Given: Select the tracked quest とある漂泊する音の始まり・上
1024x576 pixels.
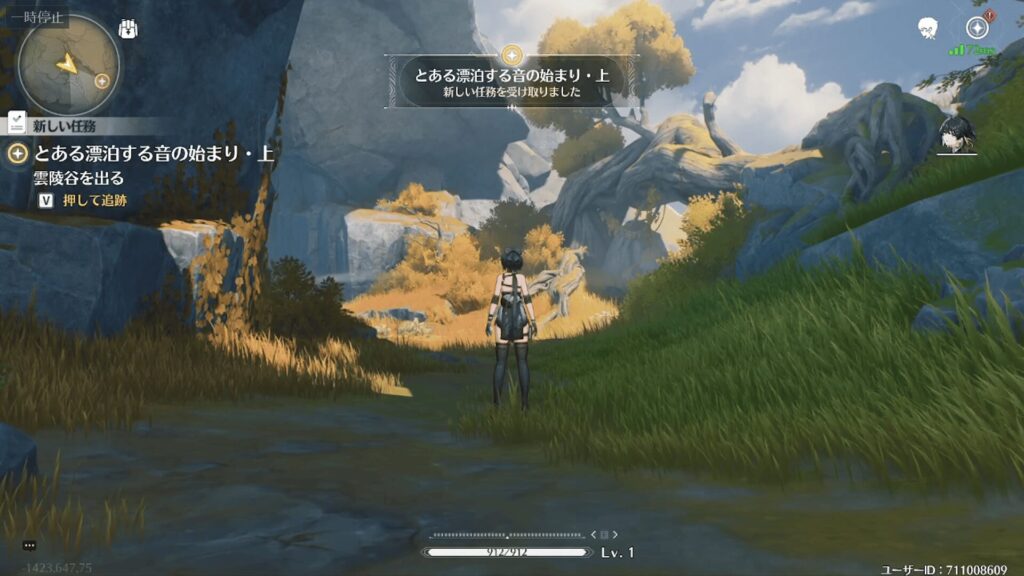Looking at the screenshot, I should point(140,154).
